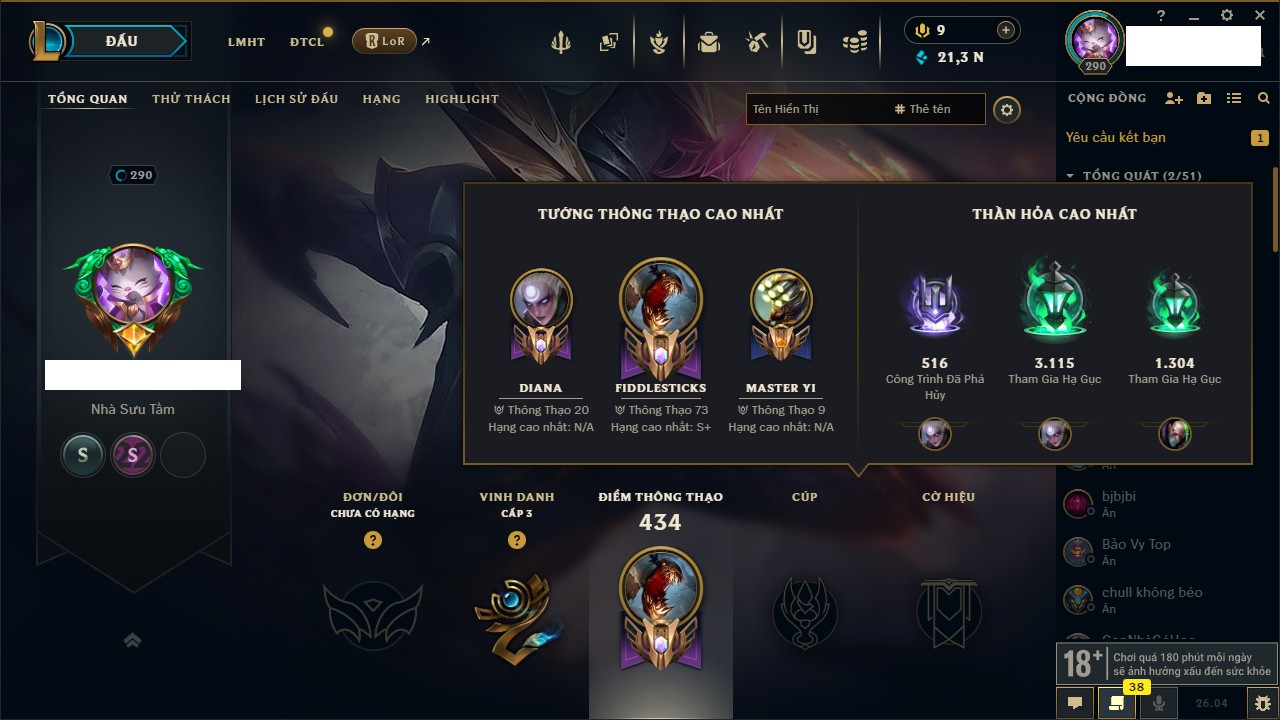Open profile settings gear beside search box
Image resolution: width=1280 pixels, height=720 pixels.
pos(1007,109)
